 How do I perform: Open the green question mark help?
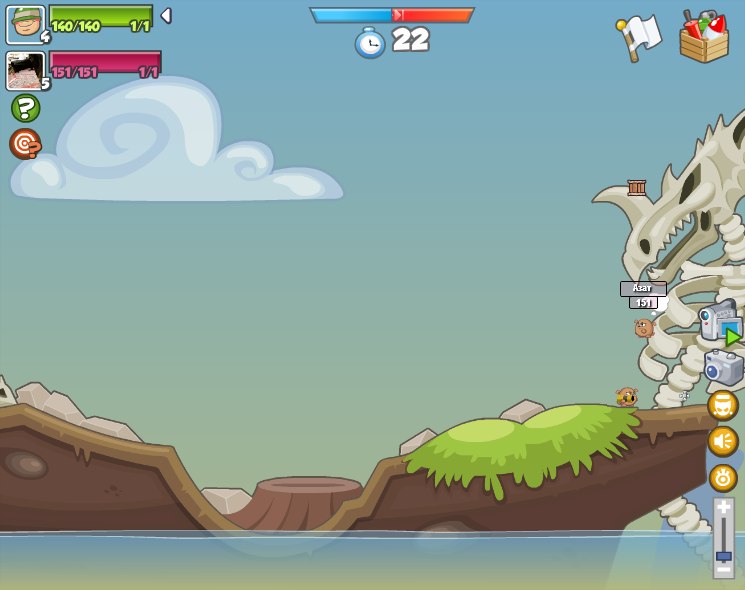click(x=25, y=108)
